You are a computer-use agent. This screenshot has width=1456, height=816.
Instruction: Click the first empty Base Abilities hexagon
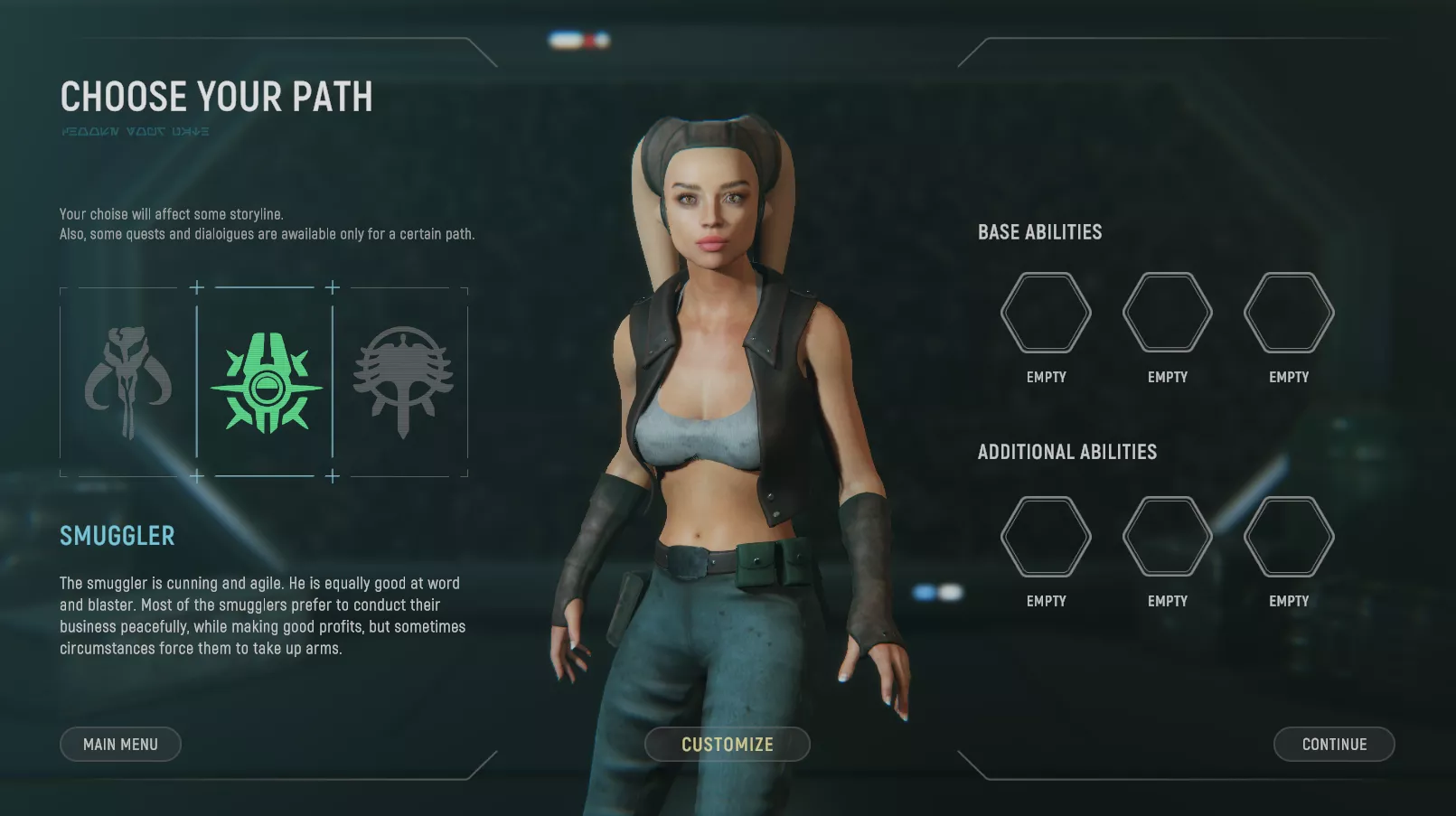point(1046,312)
